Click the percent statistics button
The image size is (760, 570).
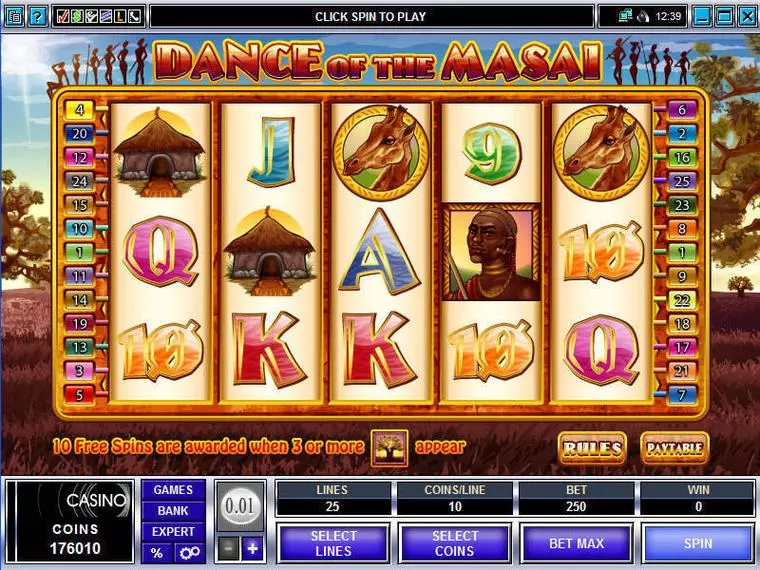(x=157, y=553)
